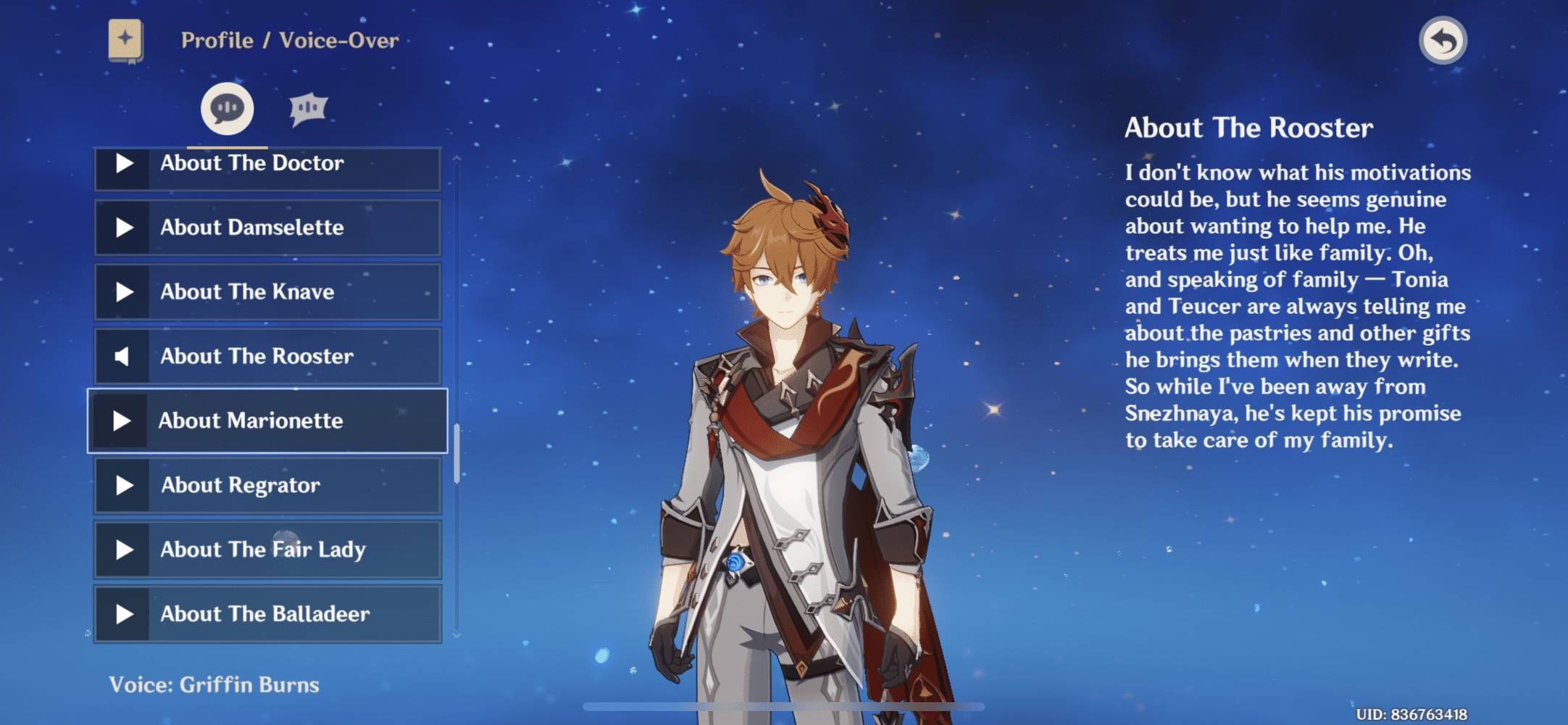
Task: Click the voice list scrollbar handle
Action: click(456, 454)
